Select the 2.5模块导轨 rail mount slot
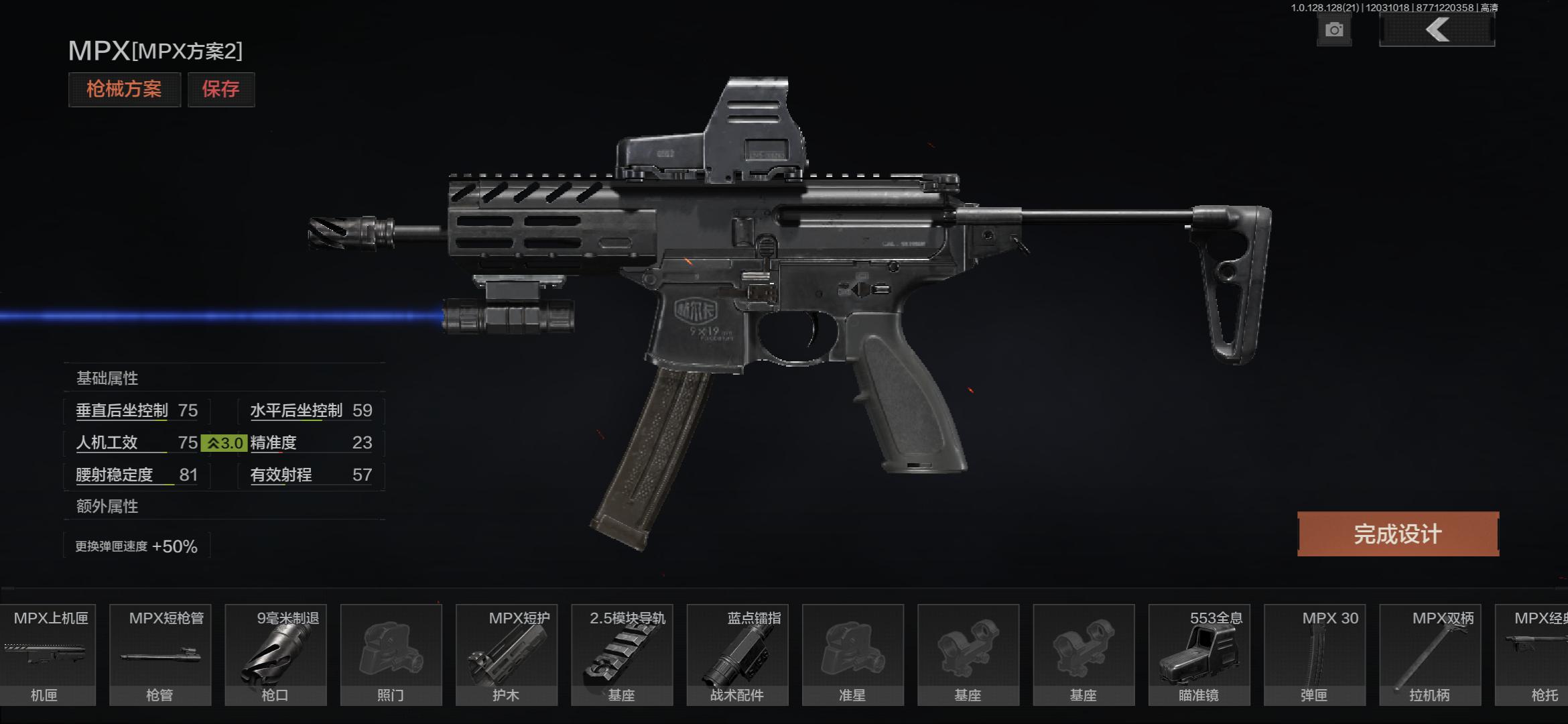This screenshot has width=1568, height=724. [622, 655]
